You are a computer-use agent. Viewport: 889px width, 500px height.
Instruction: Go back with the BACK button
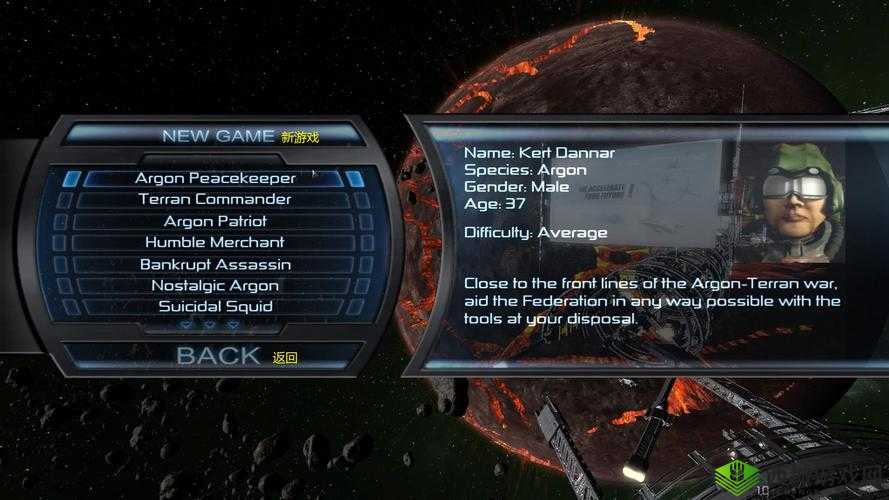point(218,356)
